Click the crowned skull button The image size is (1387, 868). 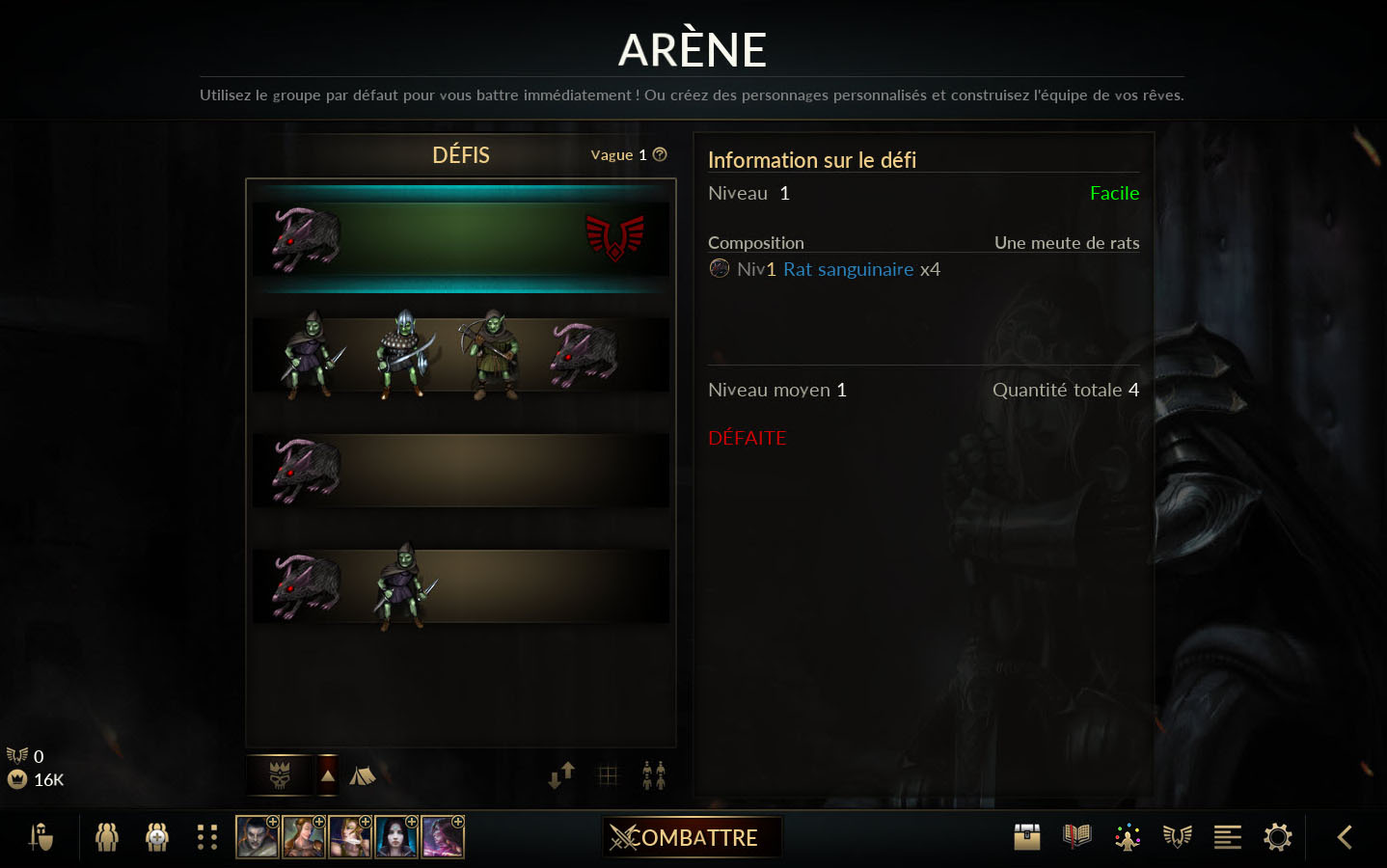coord(280,775)
